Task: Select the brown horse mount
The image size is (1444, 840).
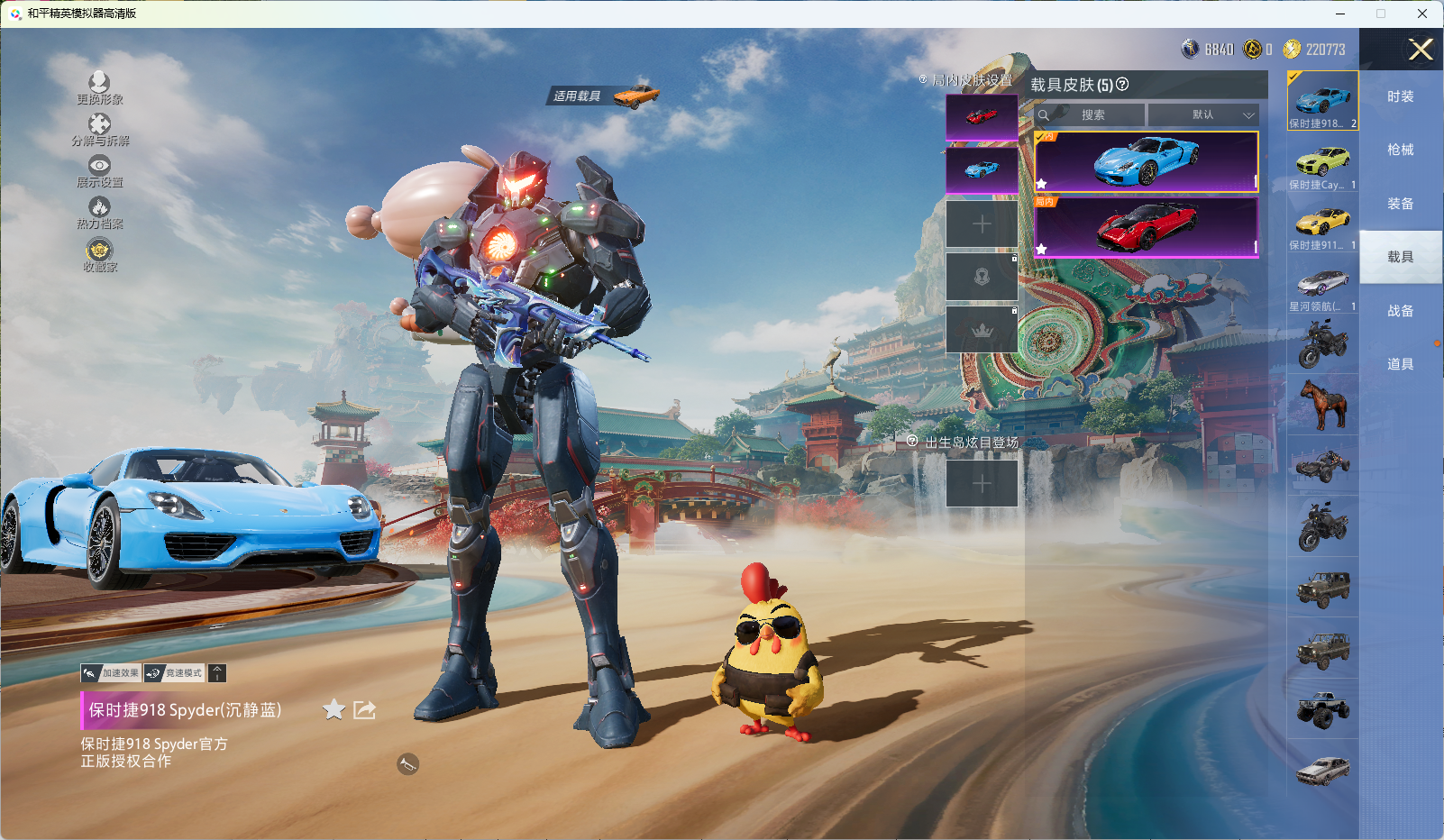Action: click(x=1322, y=405)
